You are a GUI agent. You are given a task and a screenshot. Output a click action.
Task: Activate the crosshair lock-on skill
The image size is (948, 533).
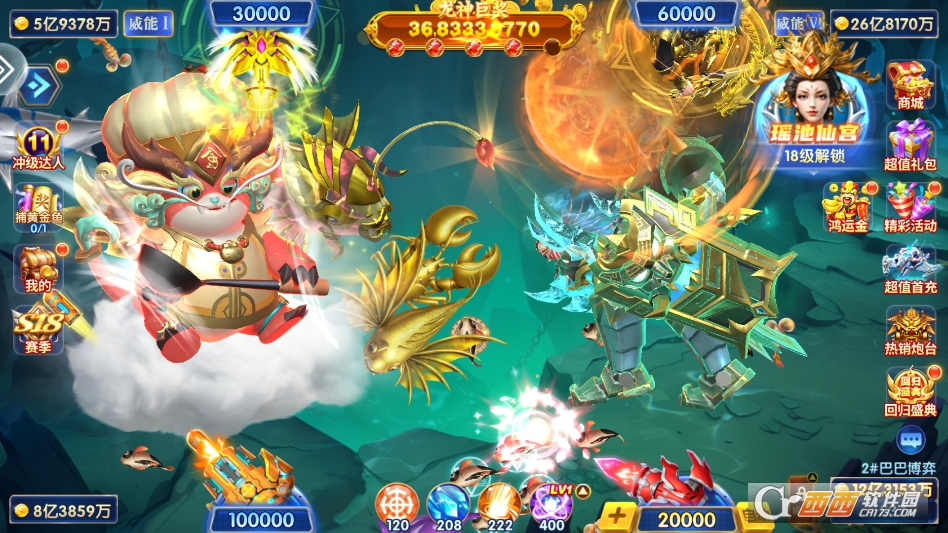(397, 503)
